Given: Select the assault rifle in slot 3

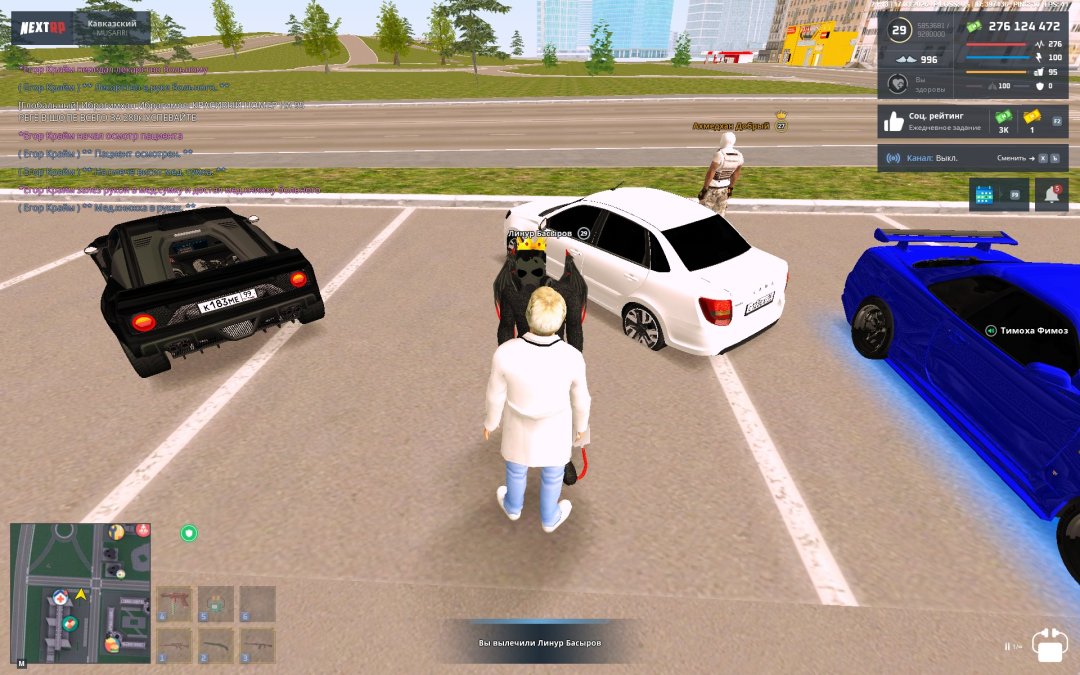Looking at the screenshot, I should pyautogui.click(x=257, y=645).
